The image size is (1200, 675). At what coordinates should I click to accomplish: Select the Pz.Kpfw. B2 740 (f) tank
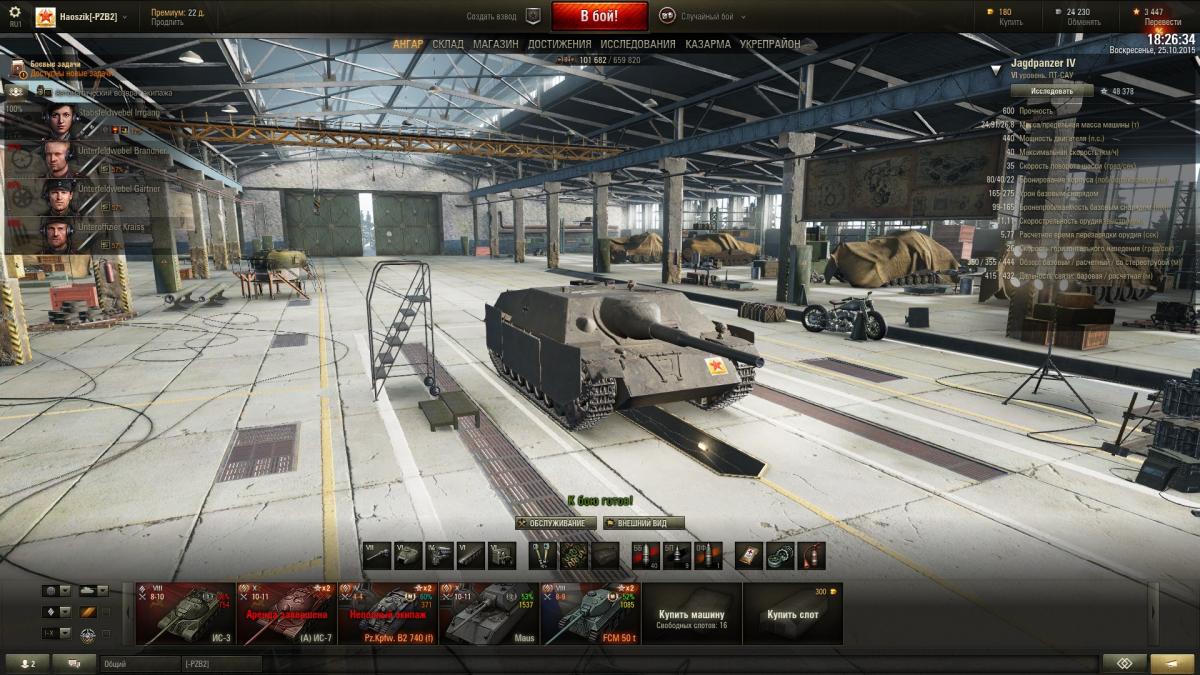(387, 613)
